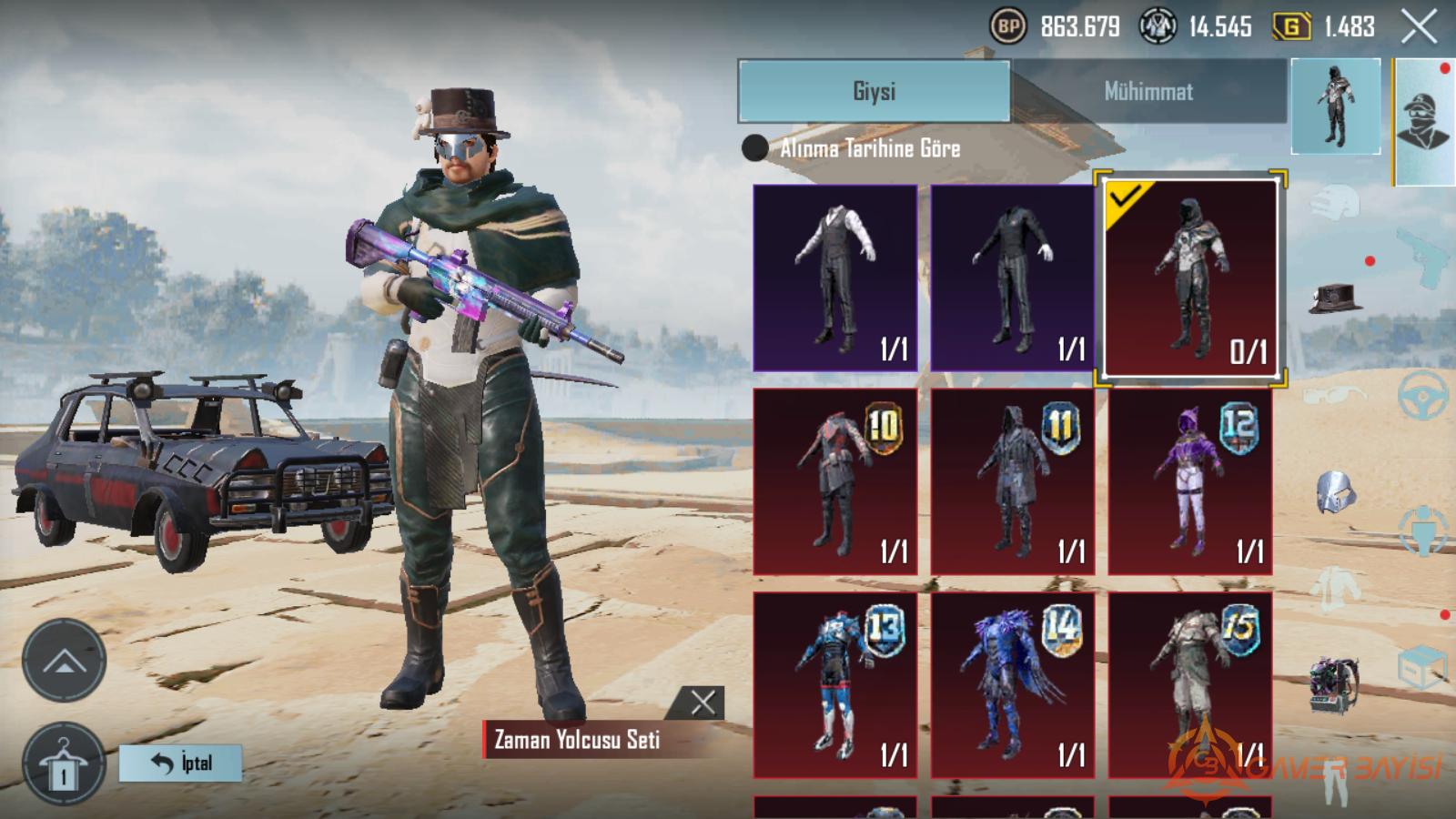Open the wardrobe hanger button

[64, 764]
